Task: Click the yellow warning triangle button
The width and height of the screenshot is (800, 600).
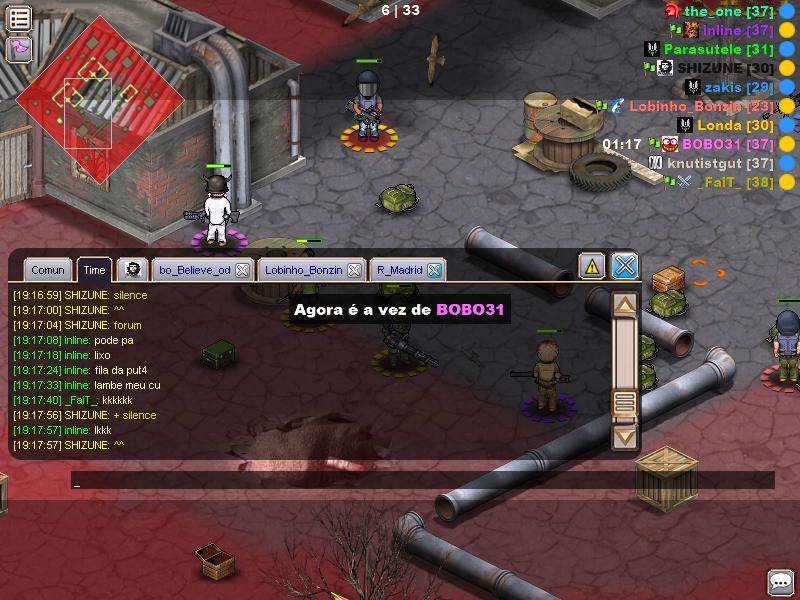Action: tap(592, 266)
